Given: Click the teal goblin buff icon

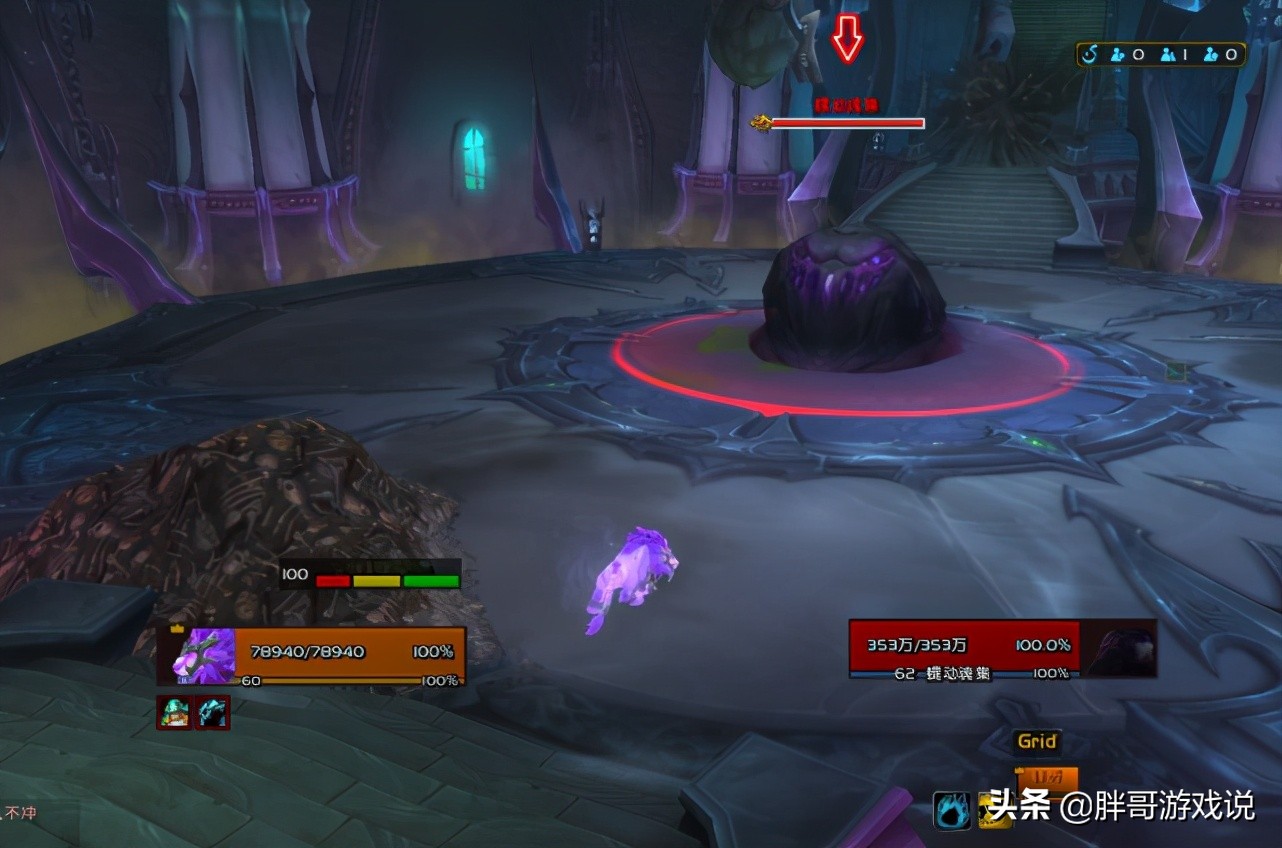Looking at the screenshot, I should 173,712.
